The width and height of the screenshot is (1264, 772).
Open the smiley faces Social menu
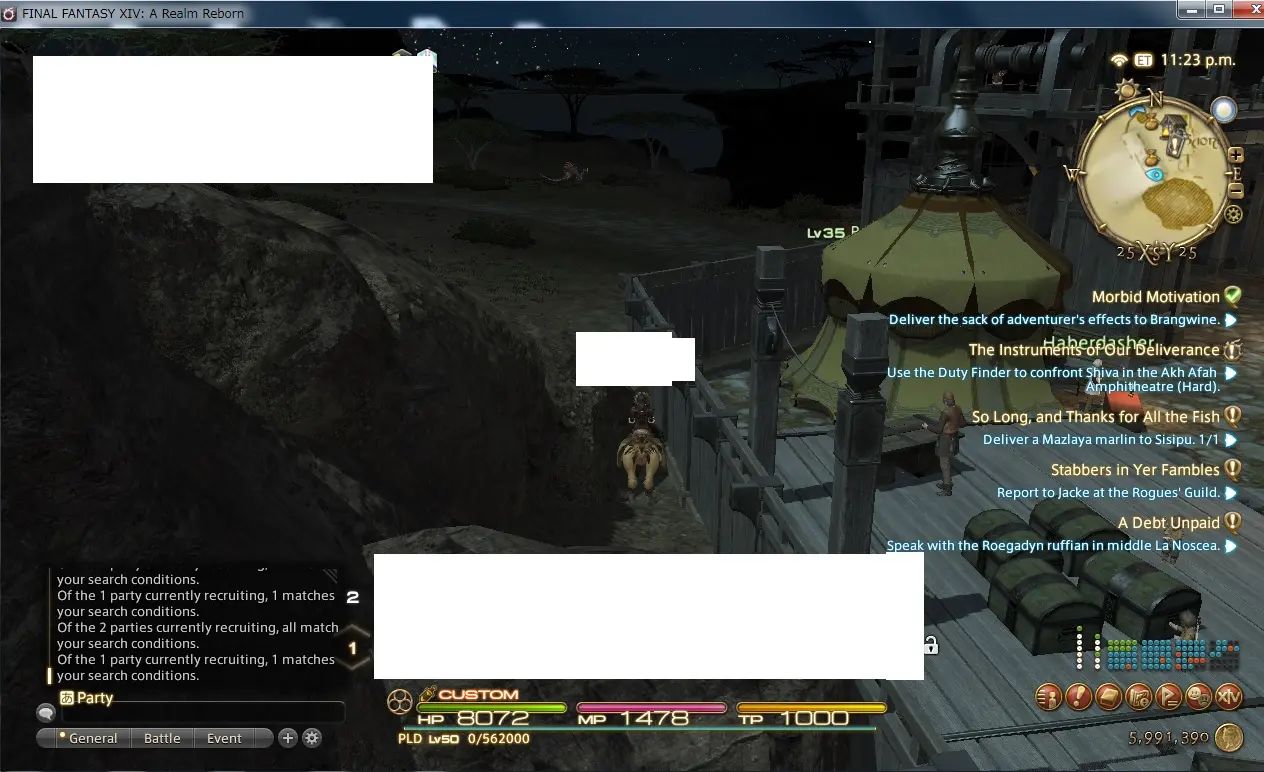point(1198,697)
